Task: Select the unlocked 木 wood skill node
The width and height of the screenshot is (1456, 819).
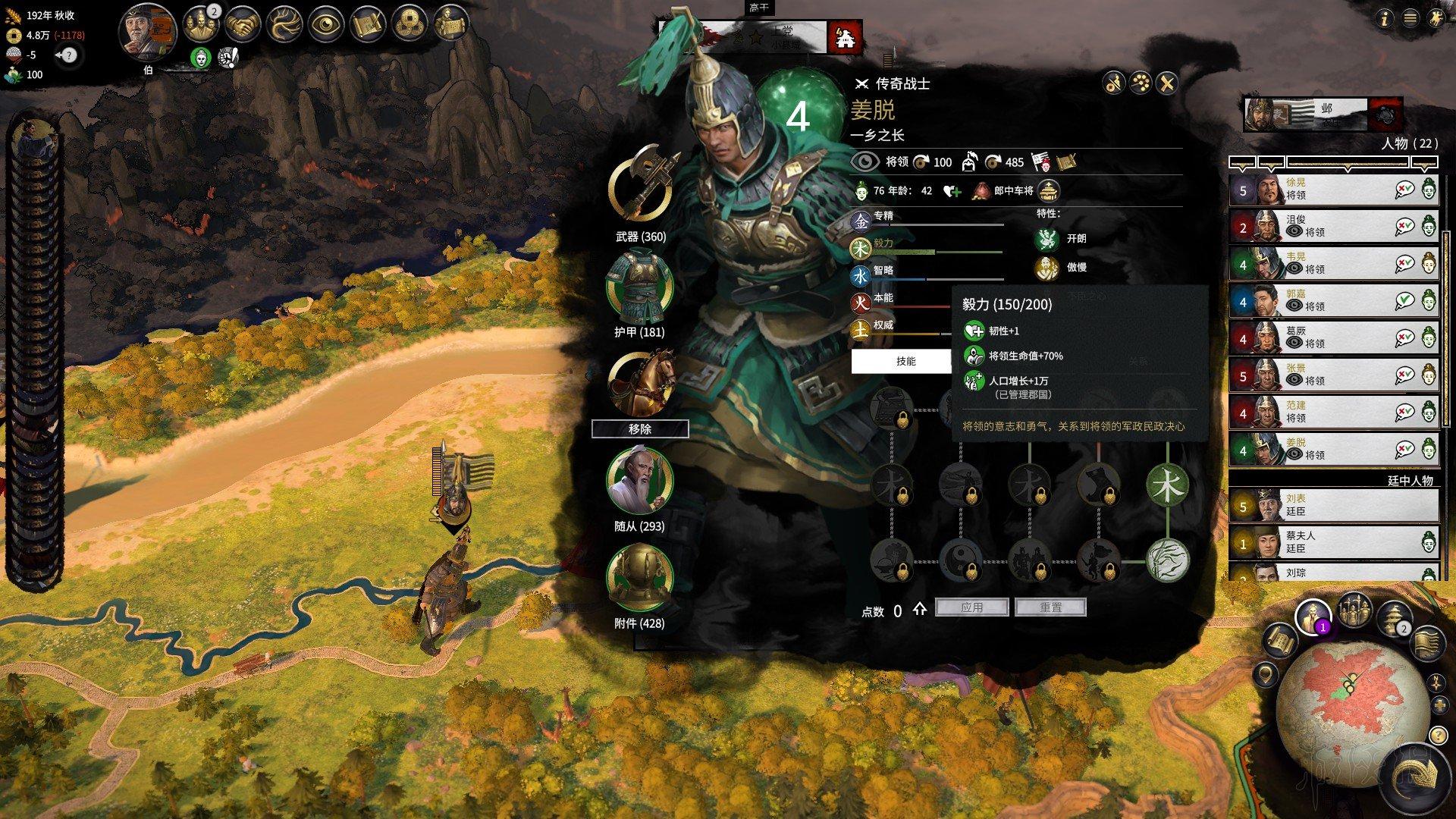Action: pos(1167,486)
